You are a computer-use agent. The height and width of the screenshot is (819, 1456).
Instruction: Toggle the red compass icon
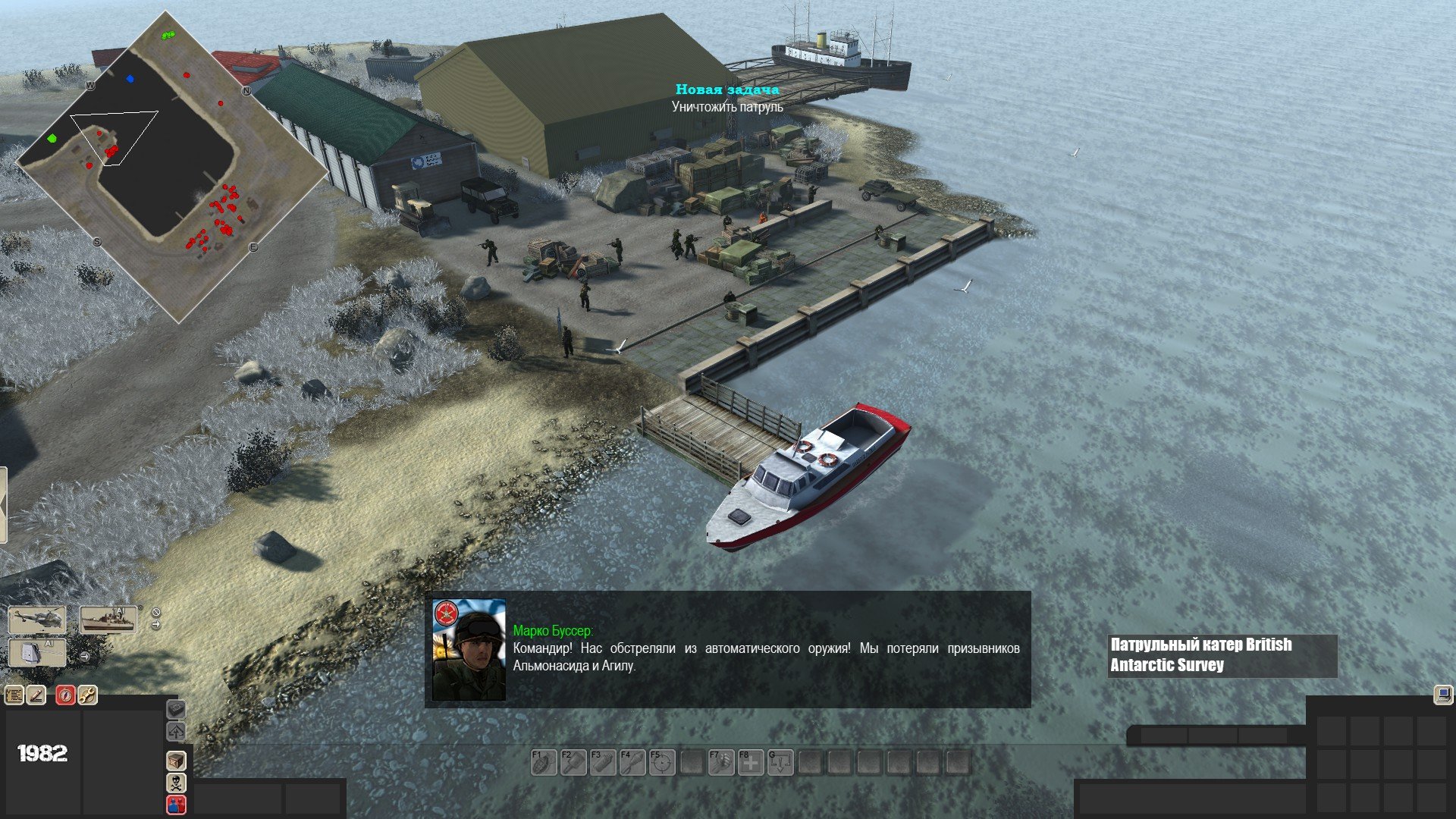tap(65, 694)
